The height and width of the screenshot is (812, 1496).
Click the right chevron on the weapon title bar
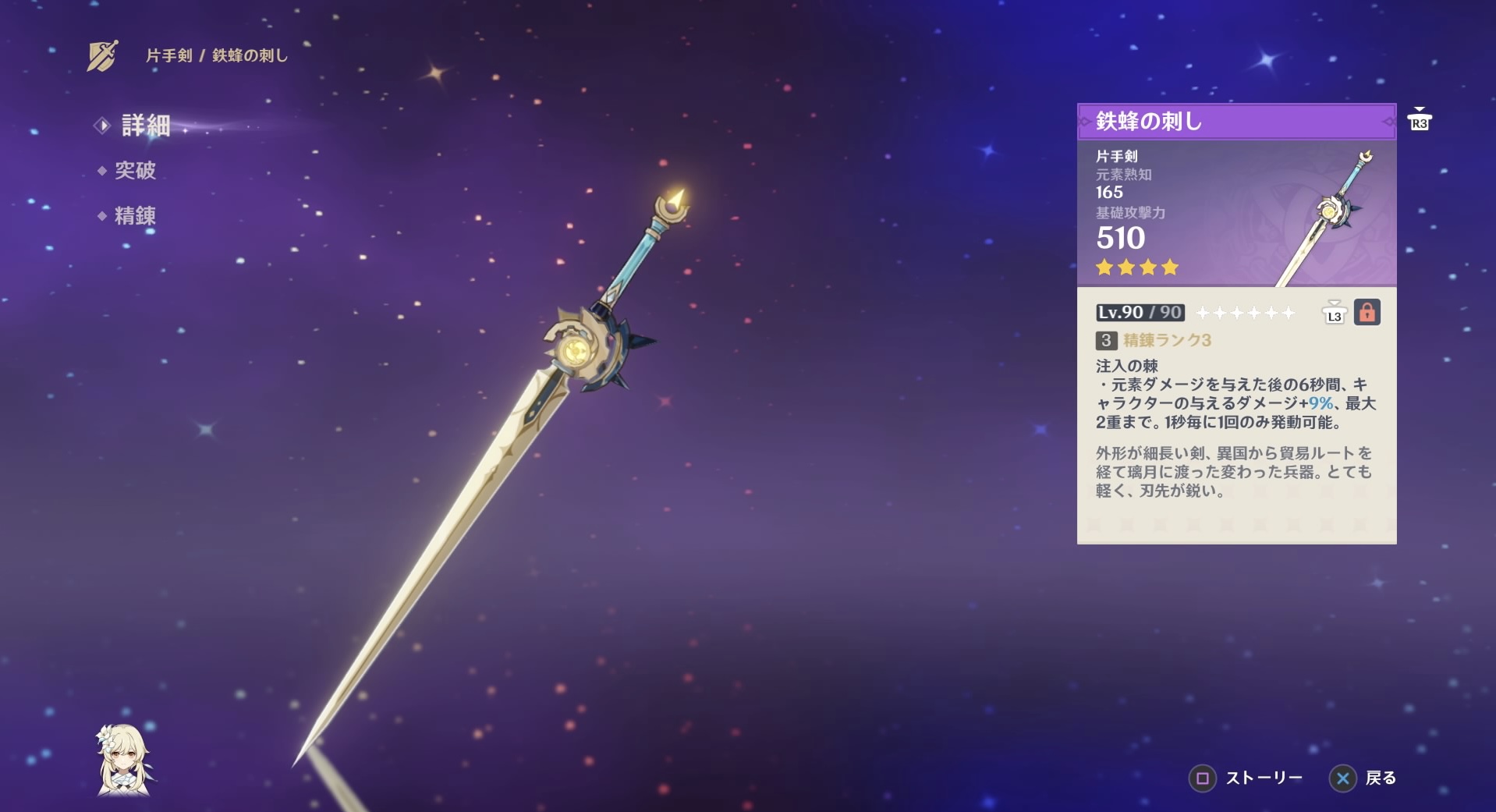[1387, 122]
